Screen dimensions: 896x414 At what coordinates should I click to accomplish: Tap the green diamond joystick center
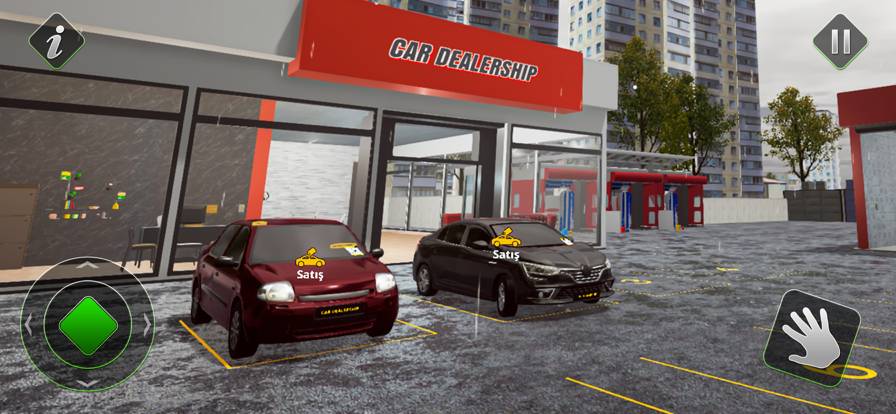click(x=88, y=325)
